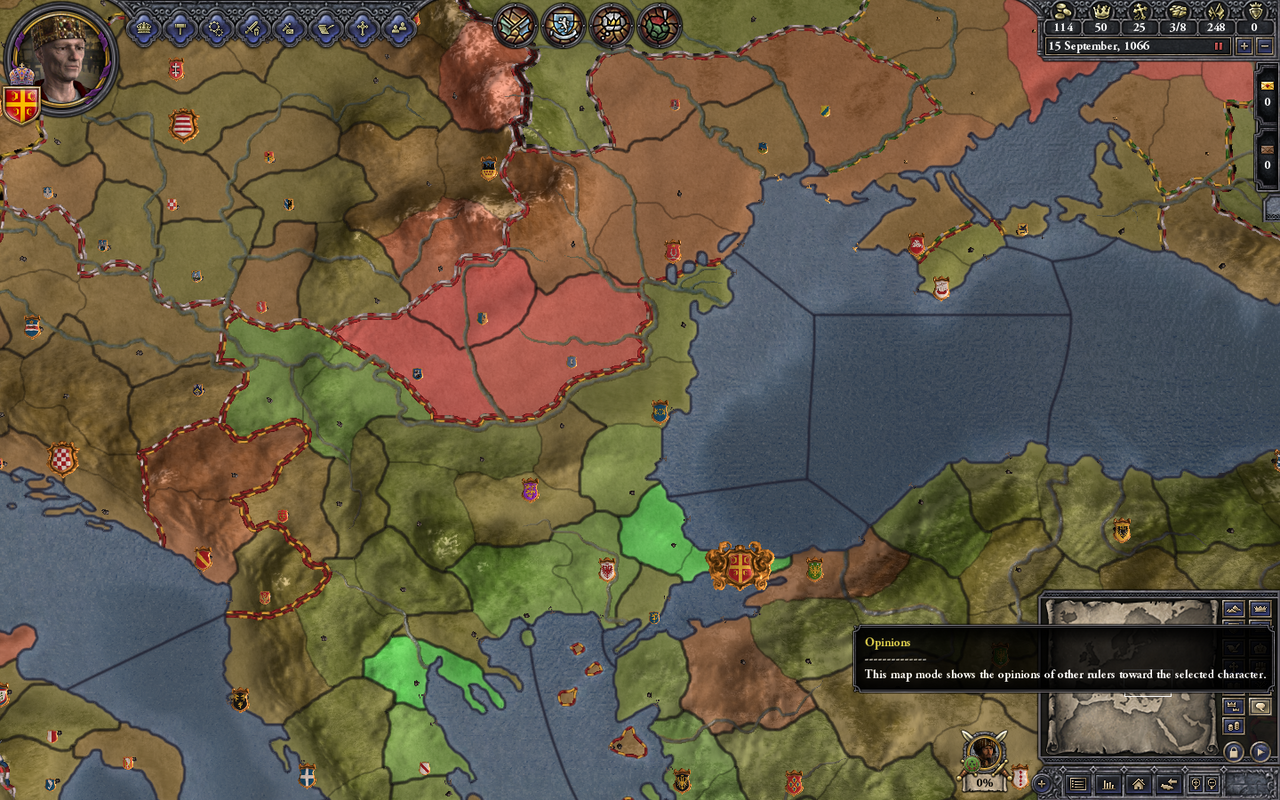Open the Factions tab with two figures
The width and height of the screenshot is (1280, 800).
pos(397,27)
